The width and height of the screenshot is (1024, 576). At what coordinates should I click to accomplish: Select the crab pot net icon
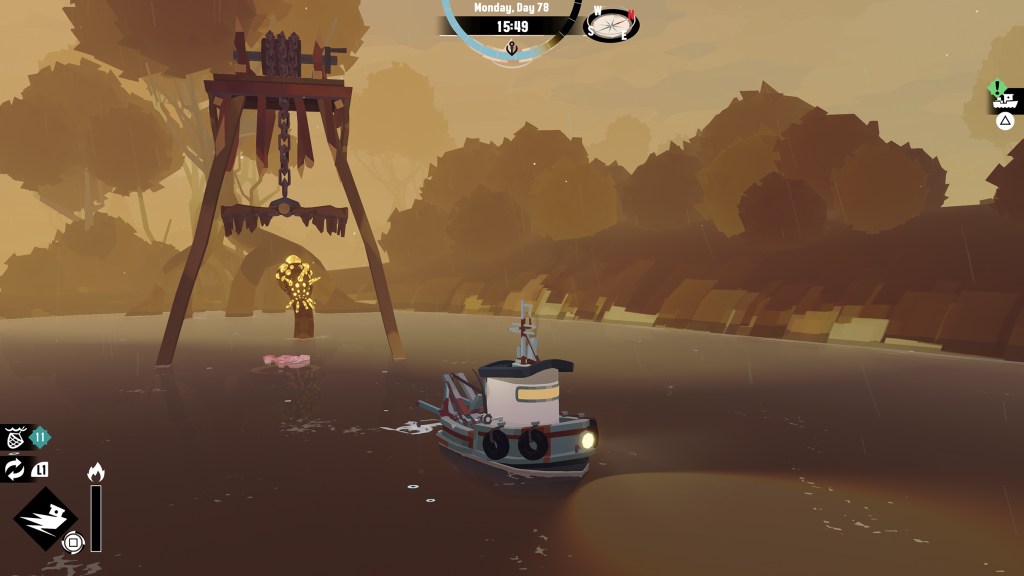(15, 437)
